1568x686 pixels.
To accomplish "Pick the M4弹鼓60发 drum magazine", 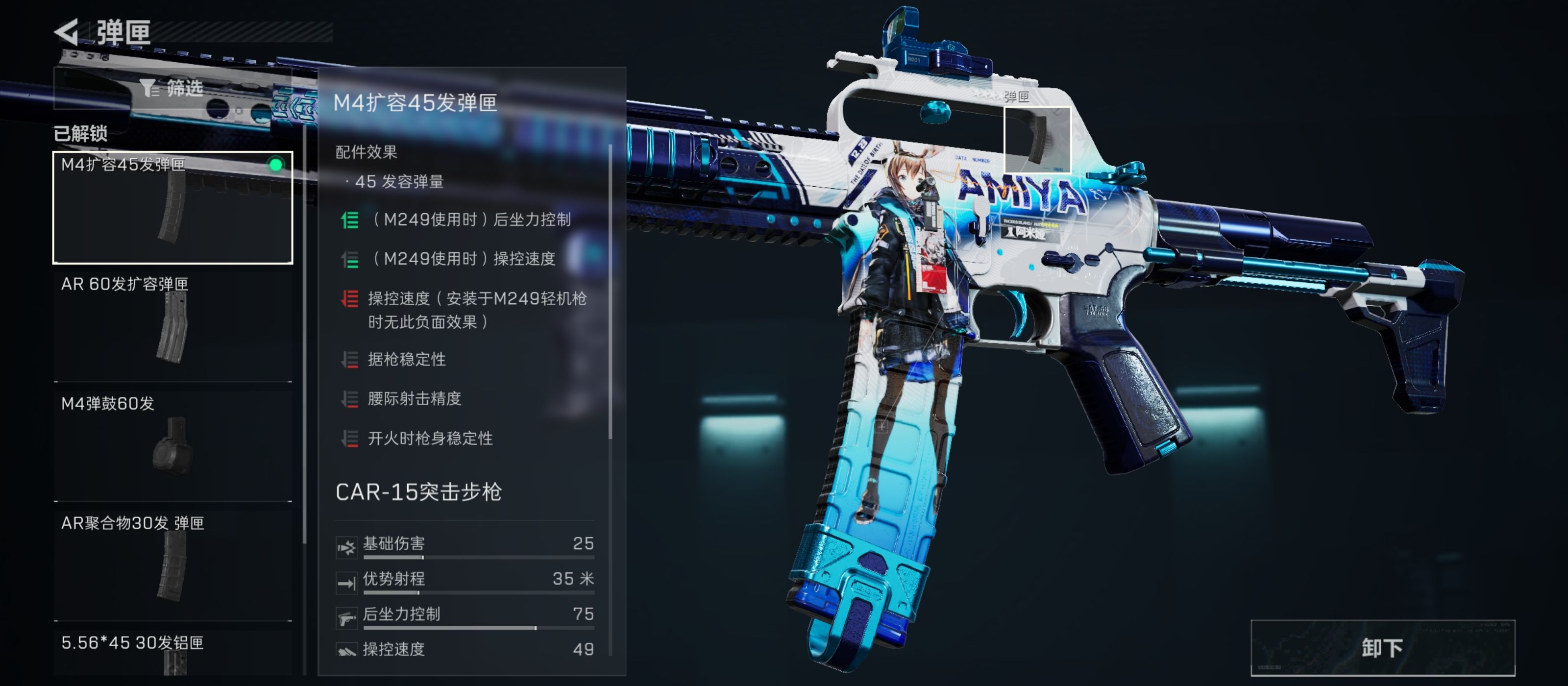I will pos(173,446).
